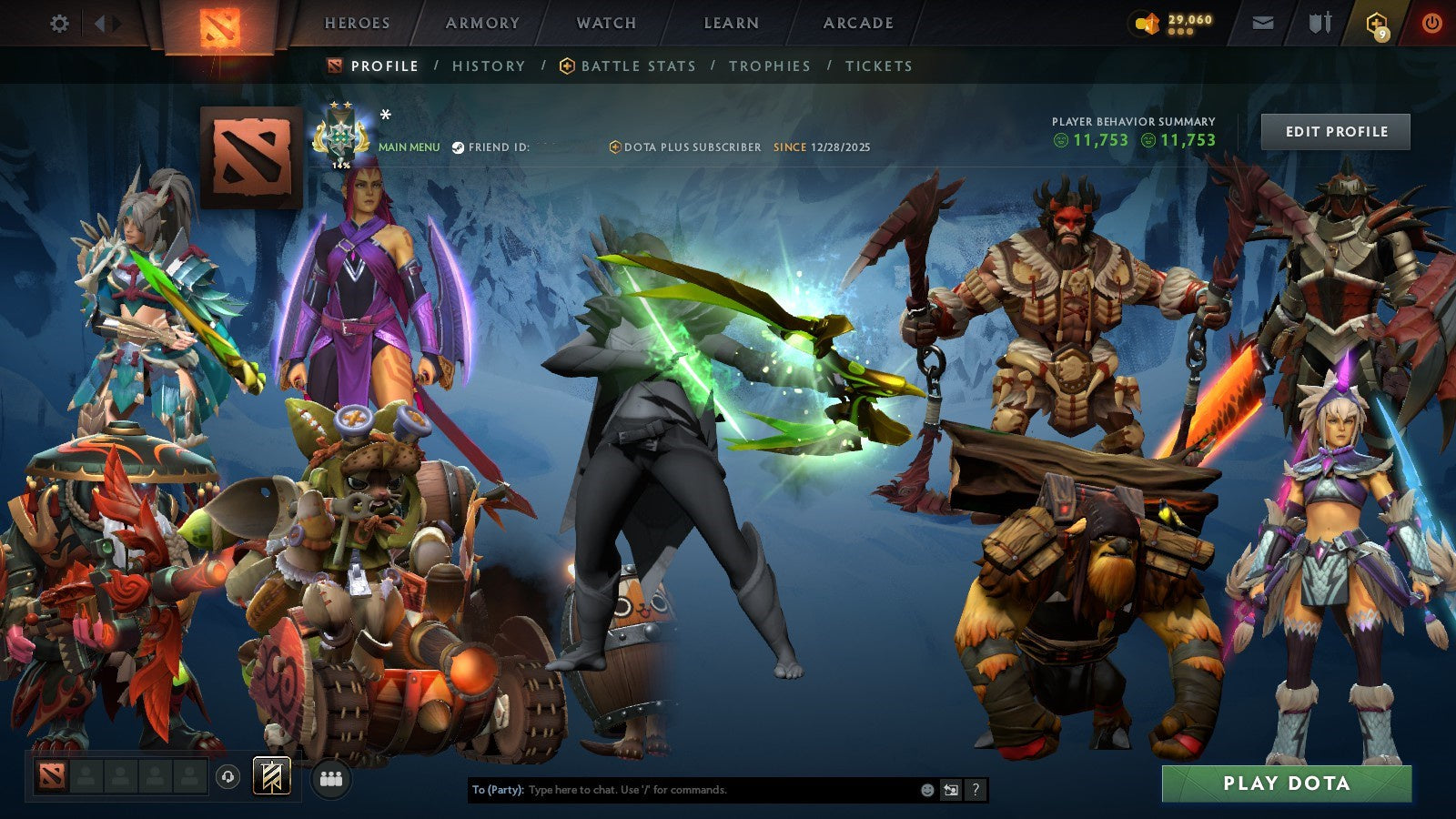Click the EDIT PROFILE button

1336,131
